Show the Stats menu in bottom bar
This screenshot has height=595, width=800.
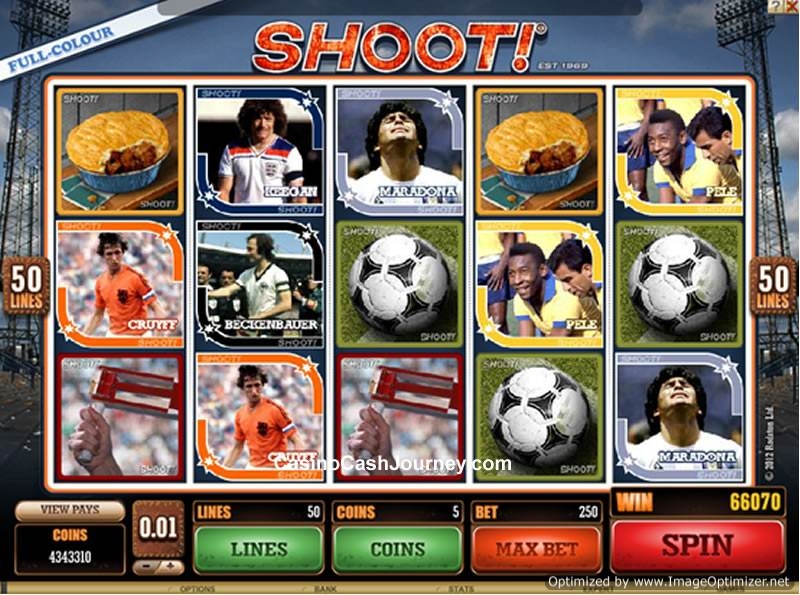[x=461, y=590]
